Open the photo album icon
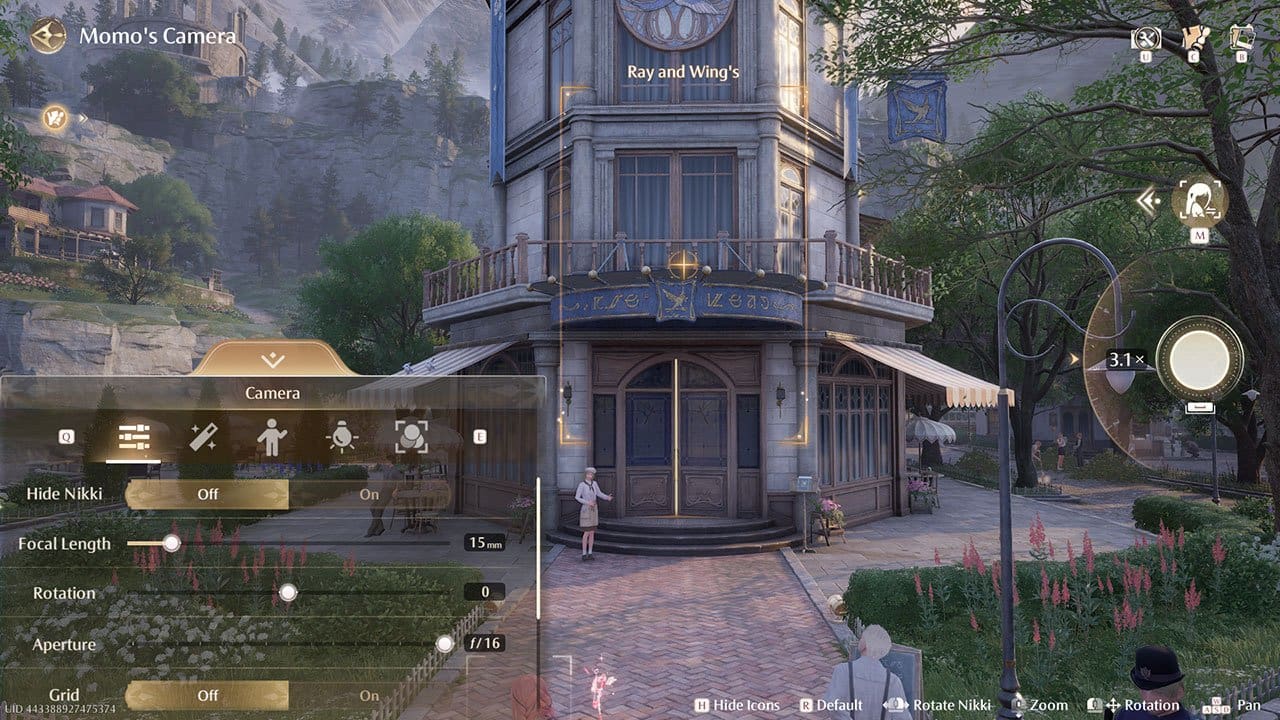 tap(1242, 38)
